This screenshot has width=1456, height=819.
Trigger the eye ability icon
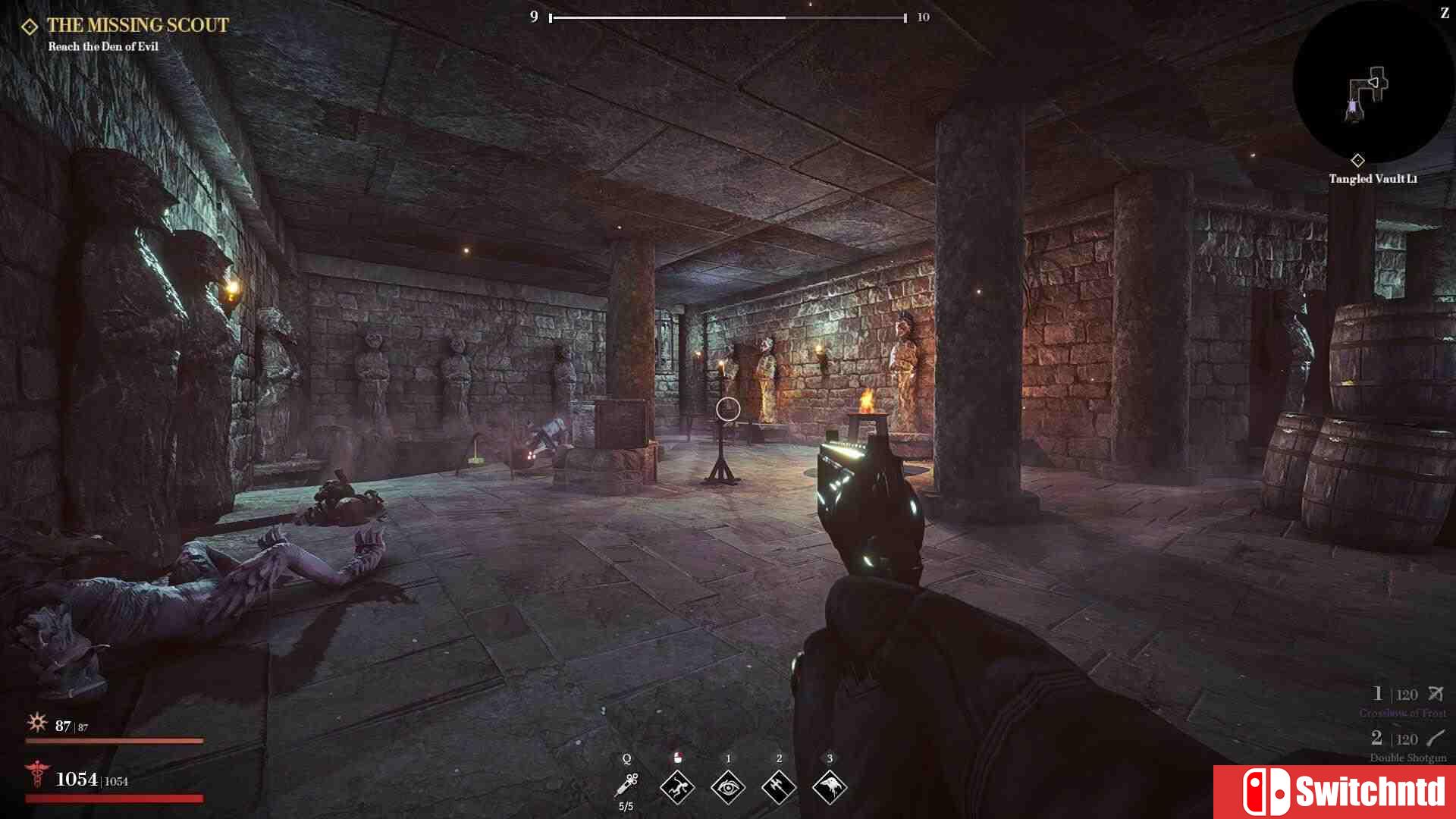(728, 787)
